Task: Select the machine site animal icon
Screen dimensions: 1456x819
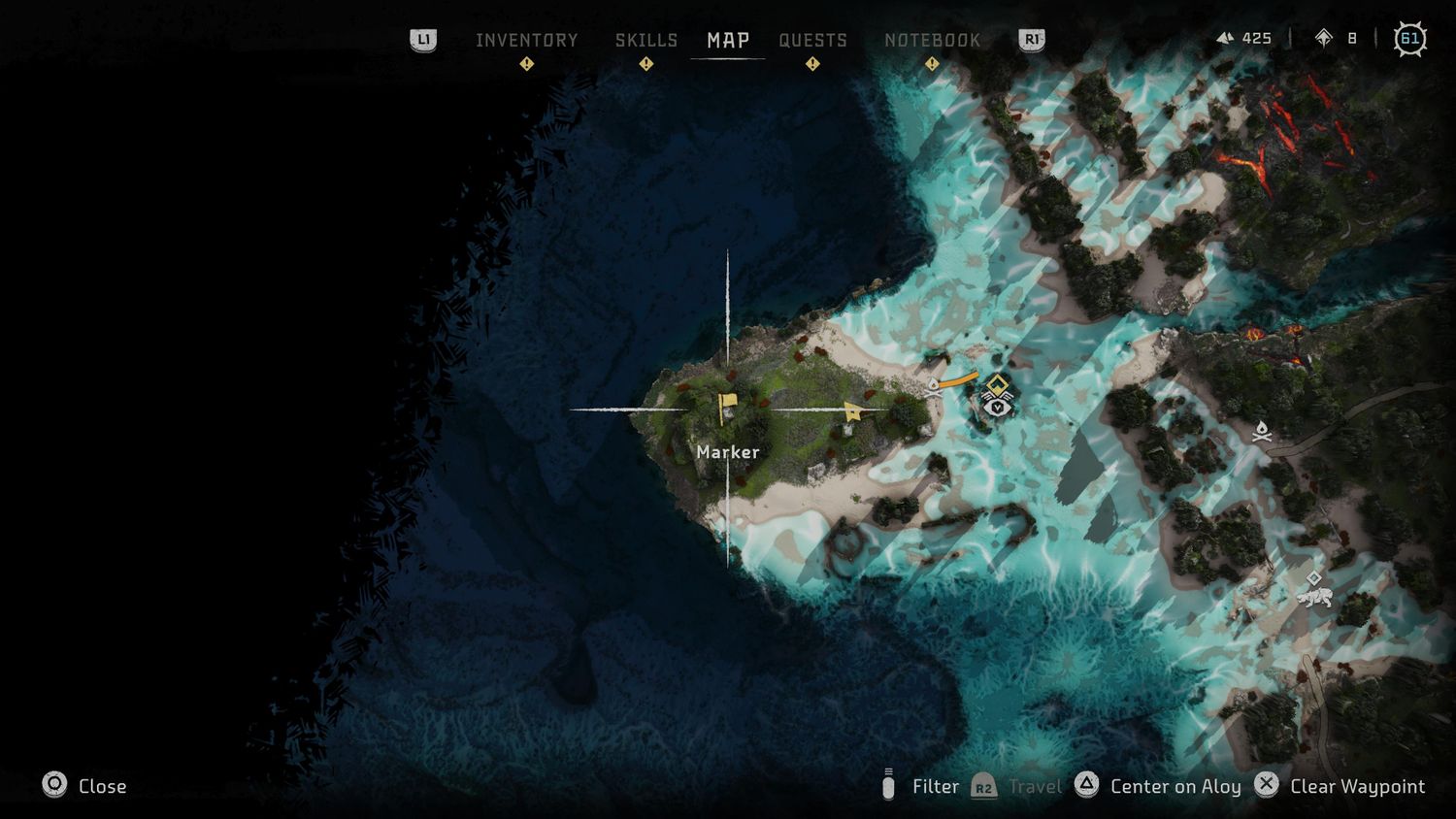Action: tap(1314, 593)
